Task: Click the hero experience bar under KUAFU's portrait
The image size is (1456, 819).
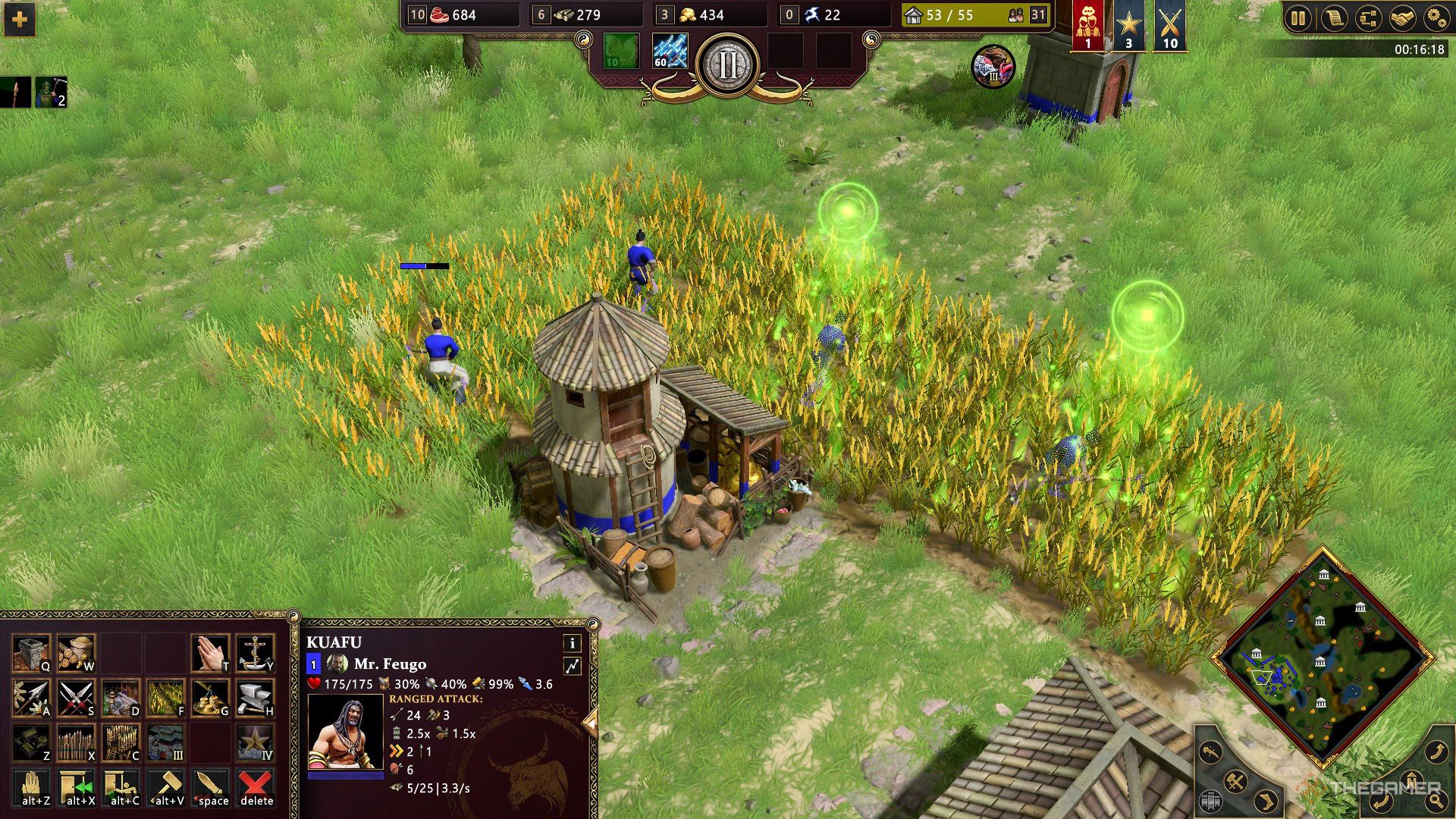Action: (346, 775)
